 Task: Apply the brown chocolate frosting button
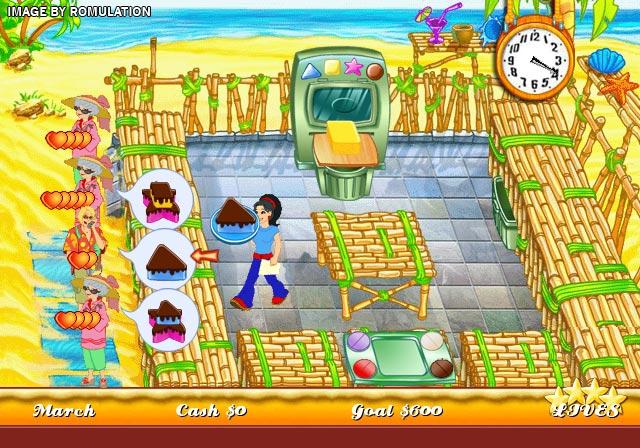pyautogui.click(x=440, y=368)
